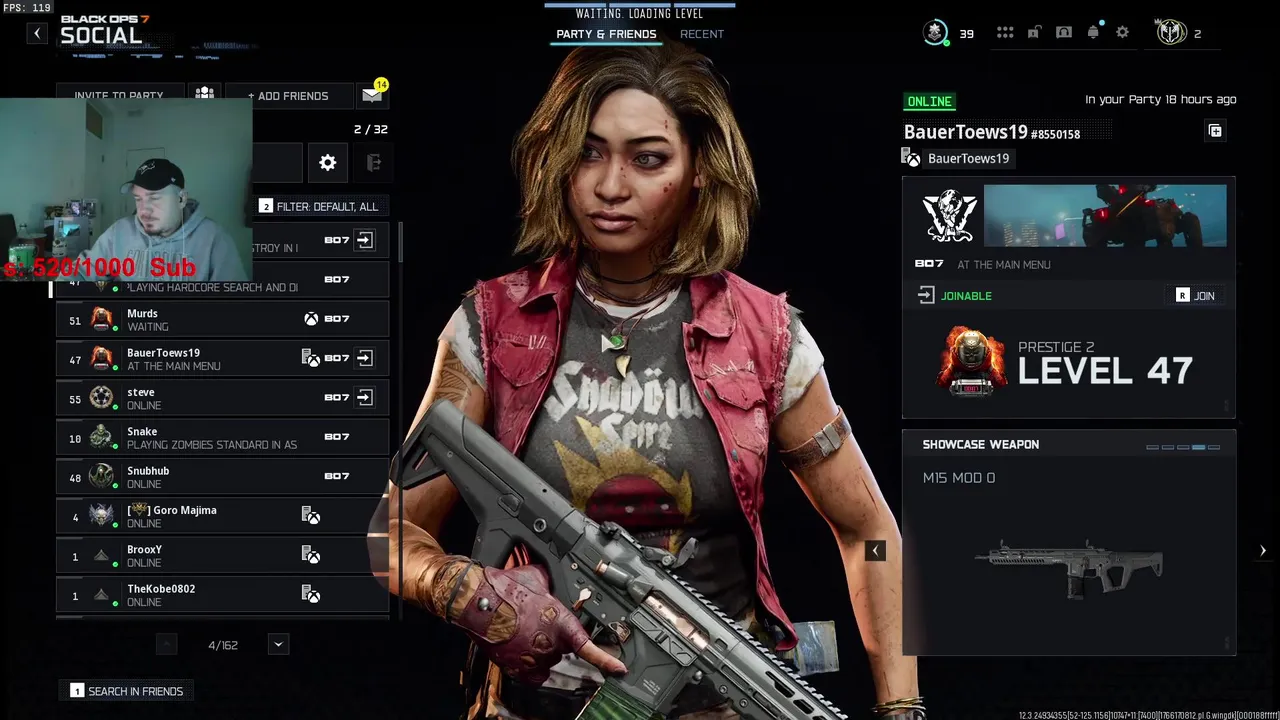Go to next friends list page

pyautogui.click(x=279, y=645)
